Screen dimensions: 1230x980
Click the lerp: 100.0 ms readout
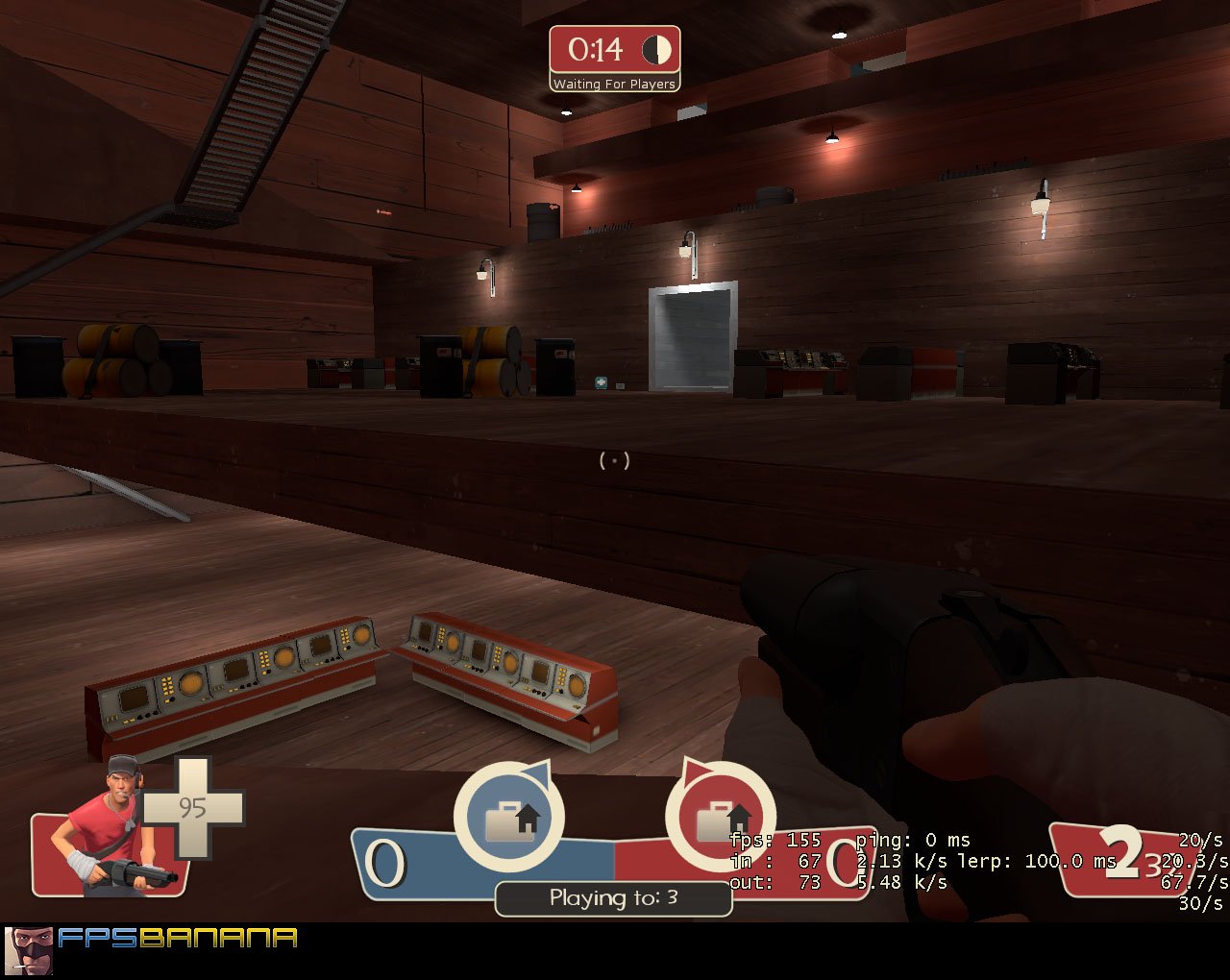pyautogui.click(x=1033, y=861)
